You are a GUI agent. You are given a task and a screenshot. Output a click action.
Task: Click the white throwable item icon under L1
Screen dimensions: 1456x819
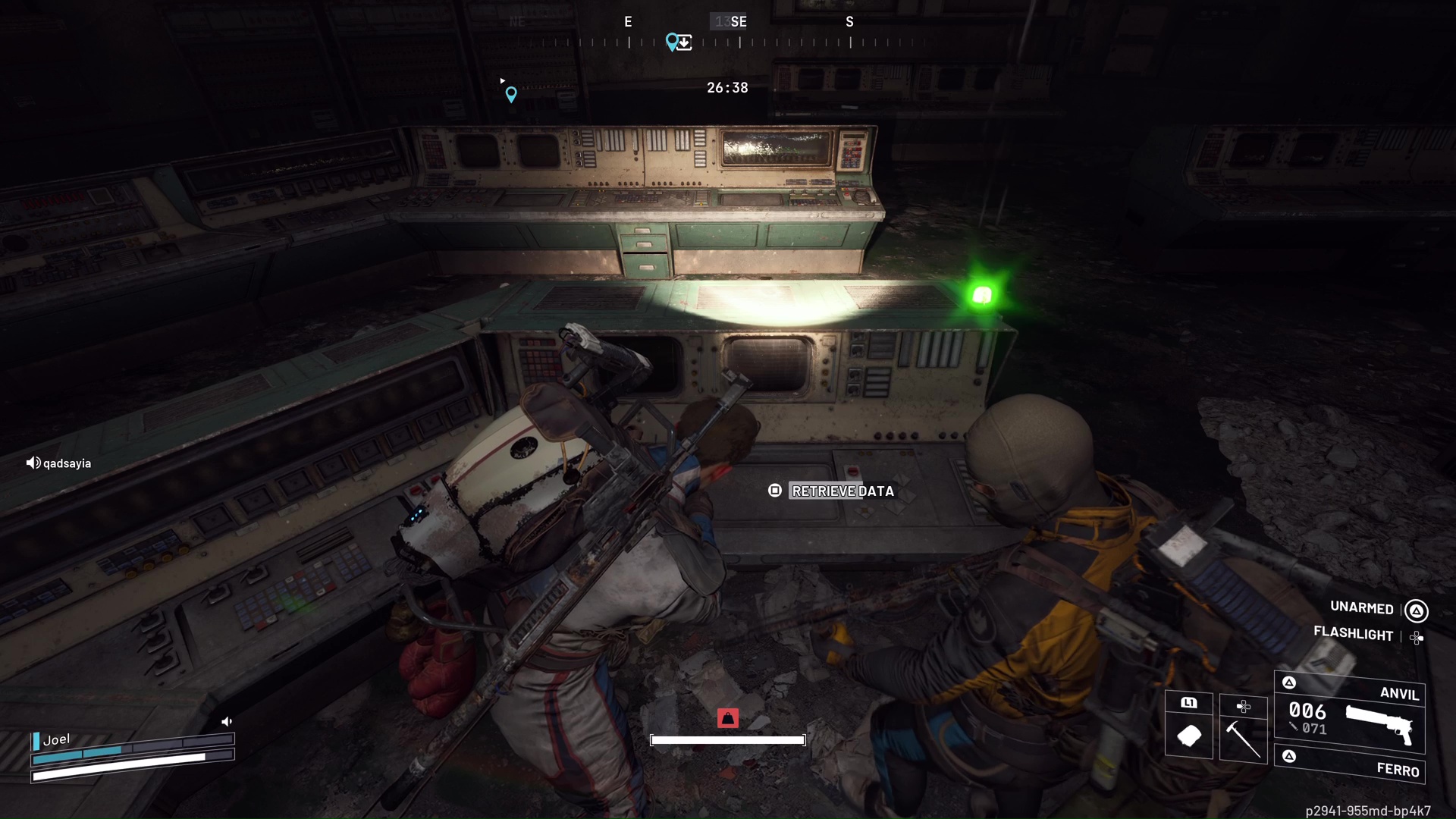(1189, 735)
